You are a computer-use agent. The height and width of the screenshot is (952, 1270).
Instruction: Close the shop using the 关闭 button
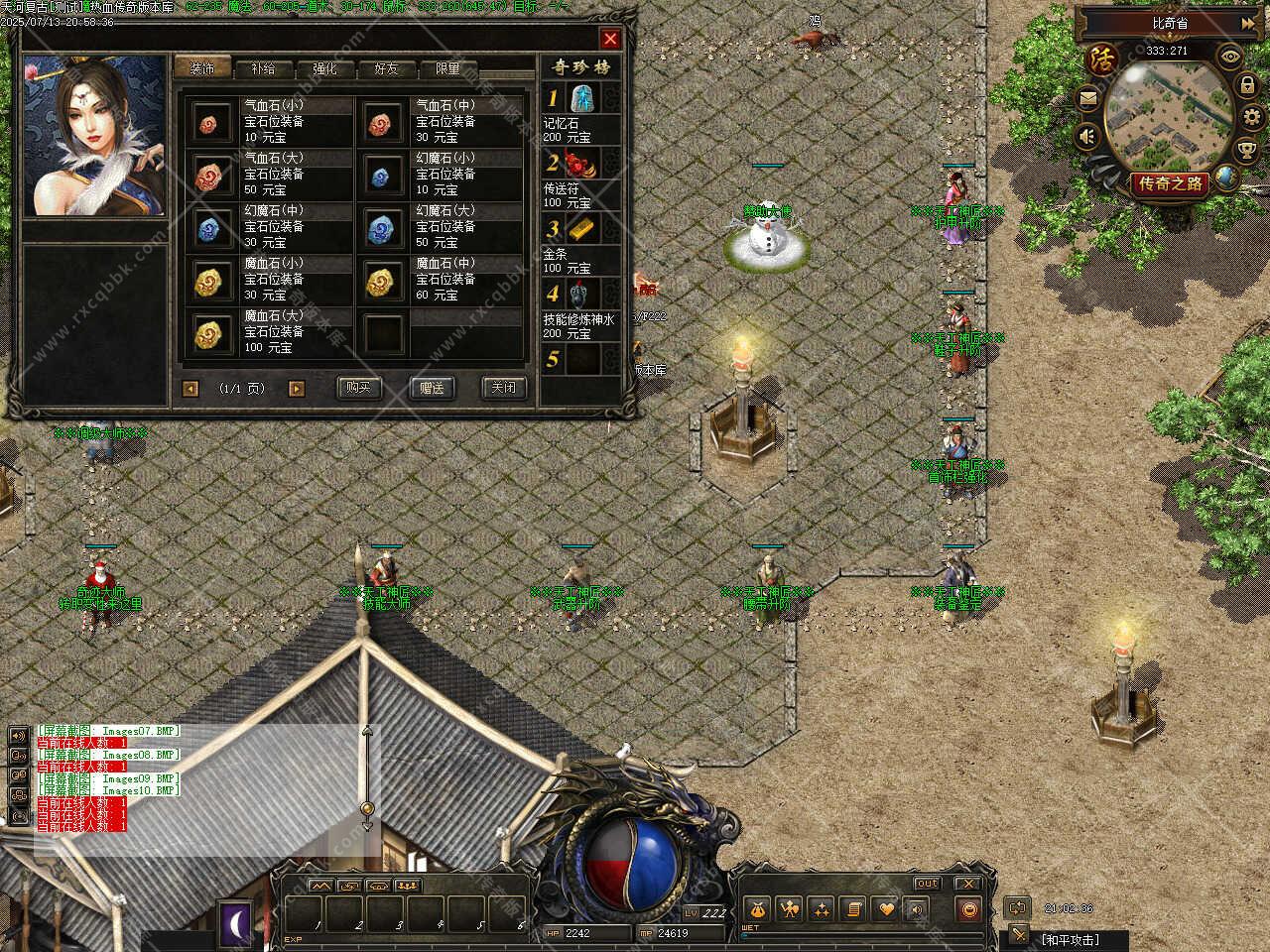[x=503, y=388]
